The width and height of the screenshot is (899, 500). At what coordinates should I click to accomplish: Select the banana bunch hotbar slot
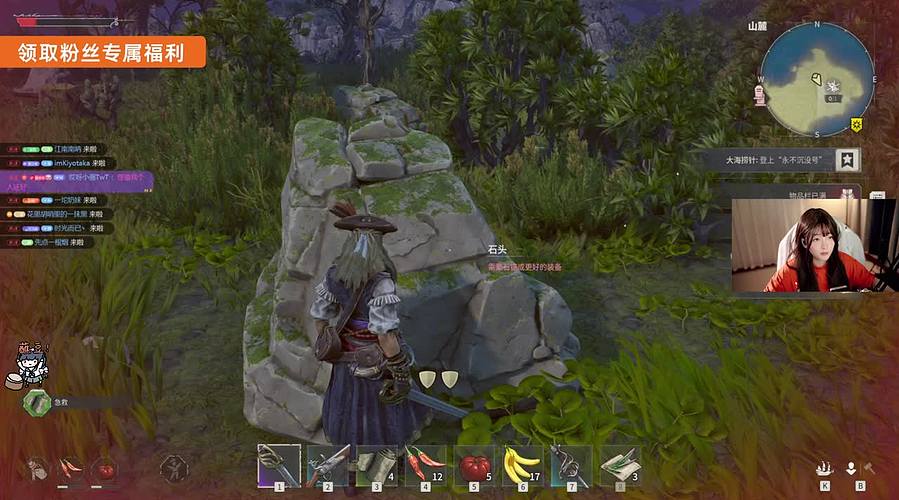[x=522, y=465]
